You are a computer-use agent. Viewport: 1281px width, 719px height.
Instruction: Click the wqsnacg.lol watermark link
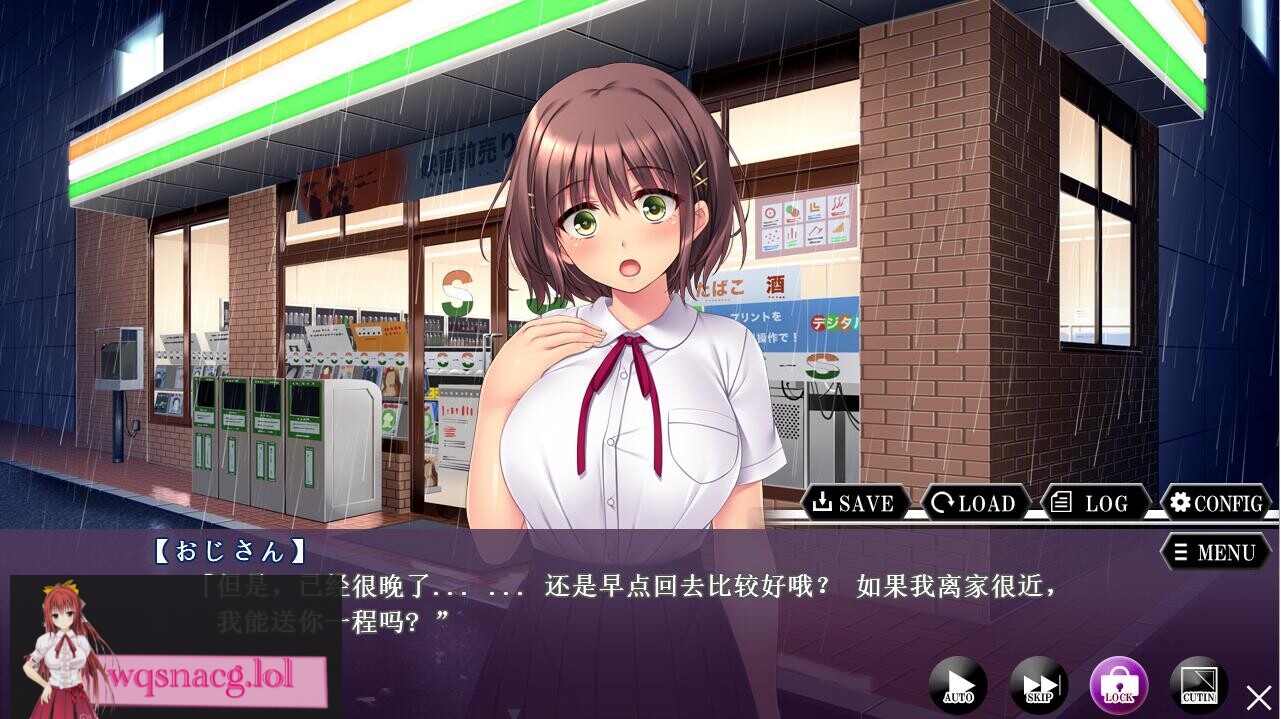[215, 677]
